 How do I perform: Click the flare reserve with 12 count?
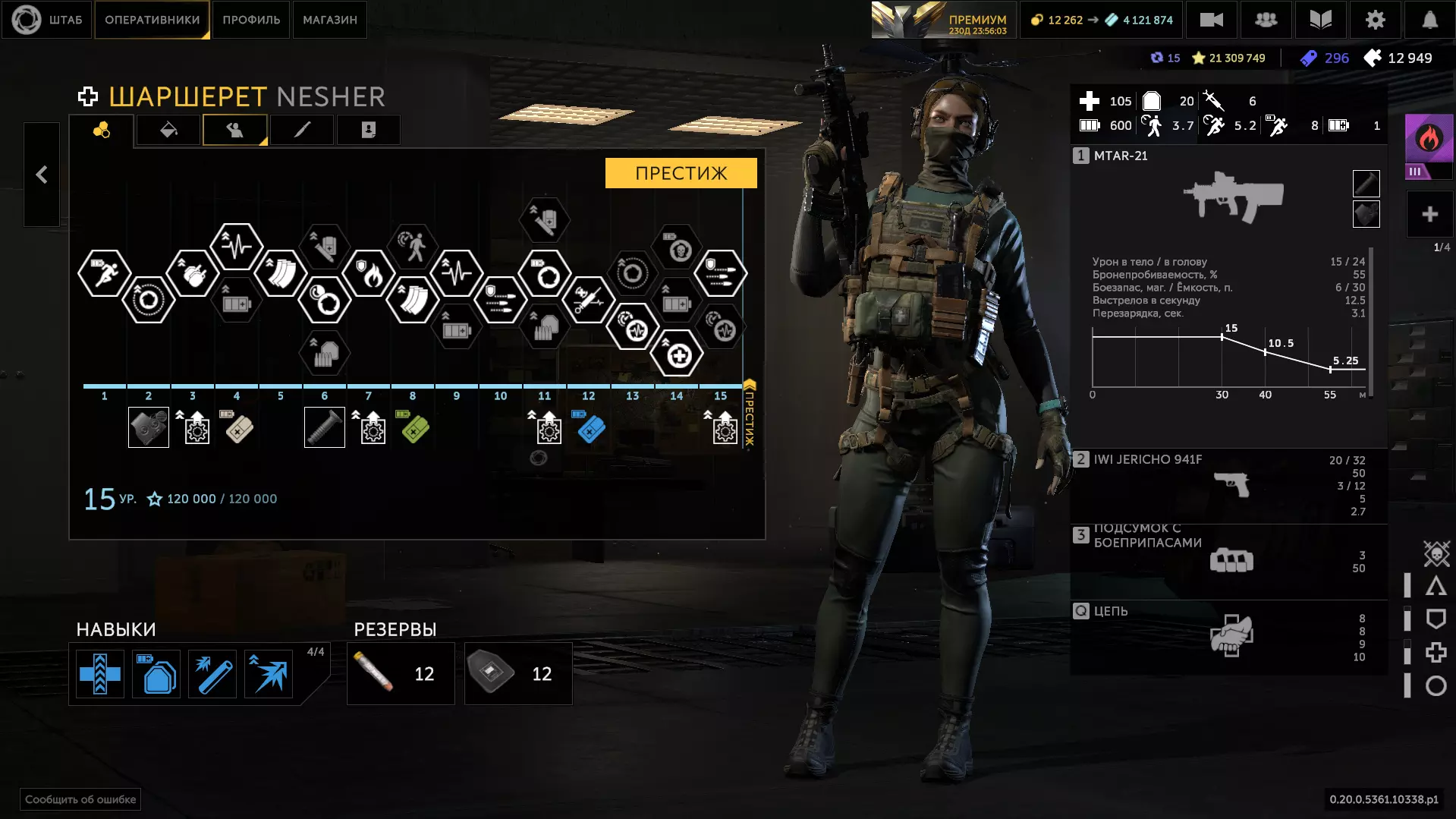(401, 673)
